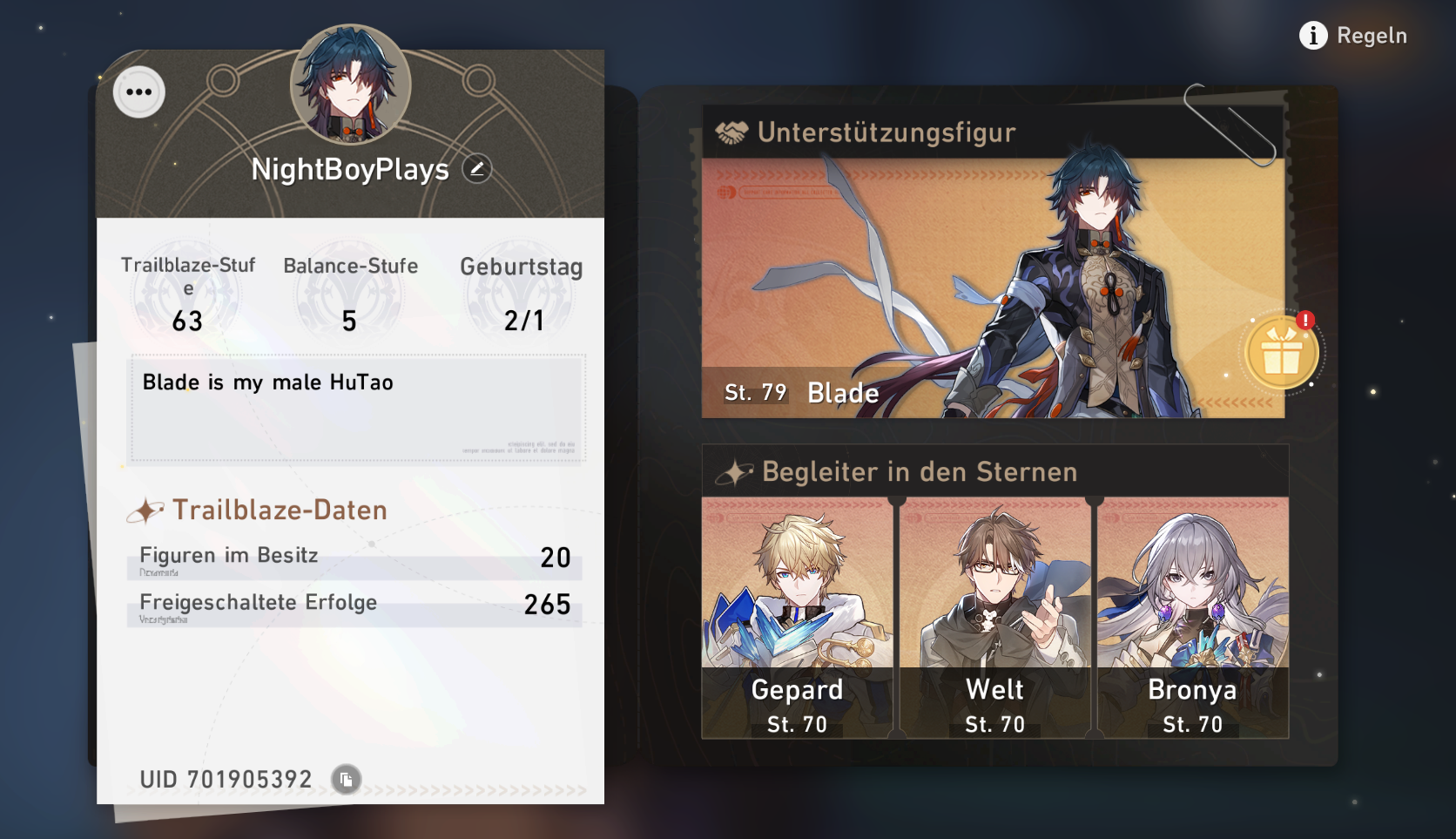Viewport: 1456px width, 839px height.
Task: Click the Geburtstag emblem showing 2/1
Action: coord(523,292)
